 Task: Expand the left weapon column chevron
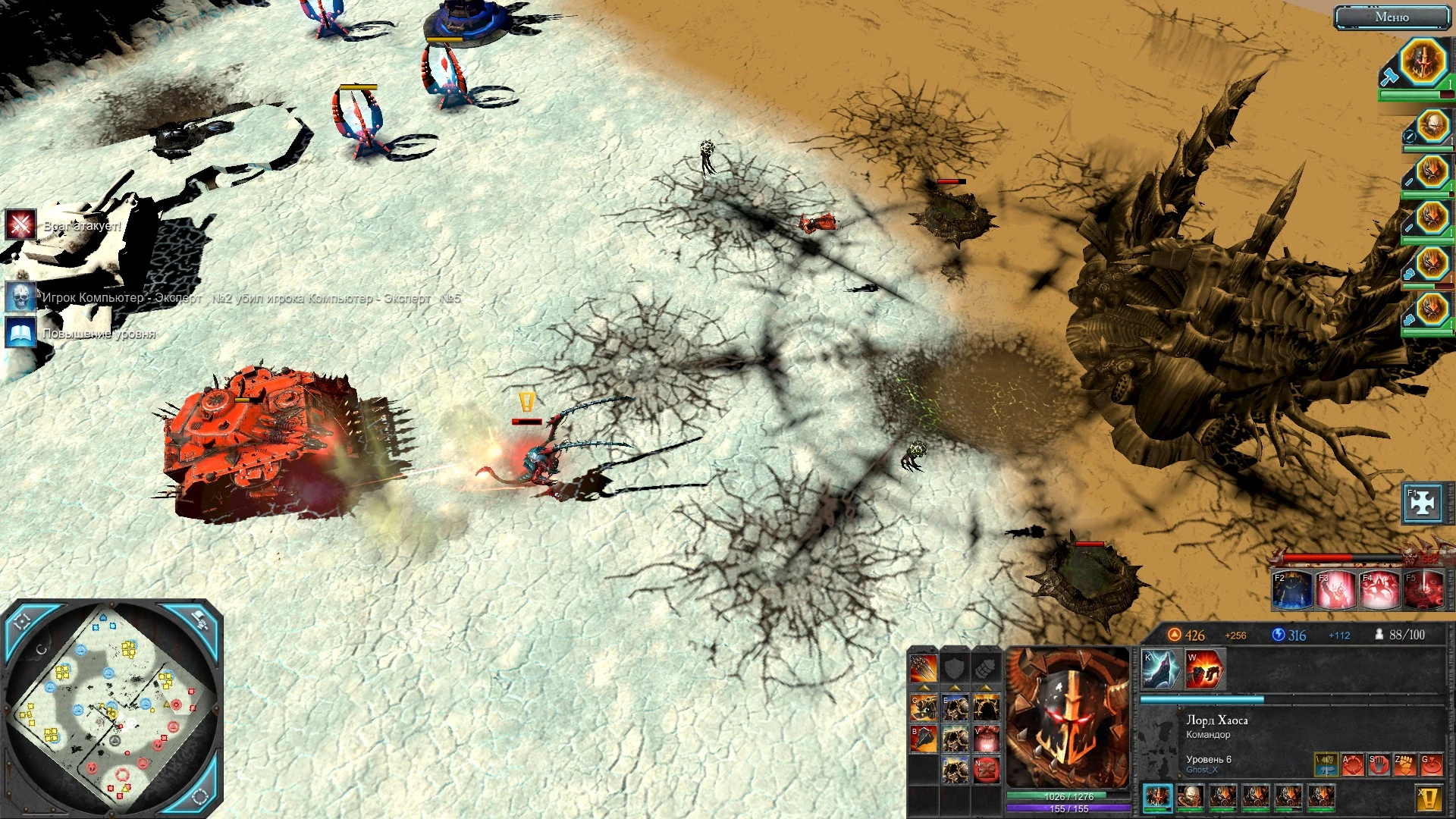[x=923, y=688]
